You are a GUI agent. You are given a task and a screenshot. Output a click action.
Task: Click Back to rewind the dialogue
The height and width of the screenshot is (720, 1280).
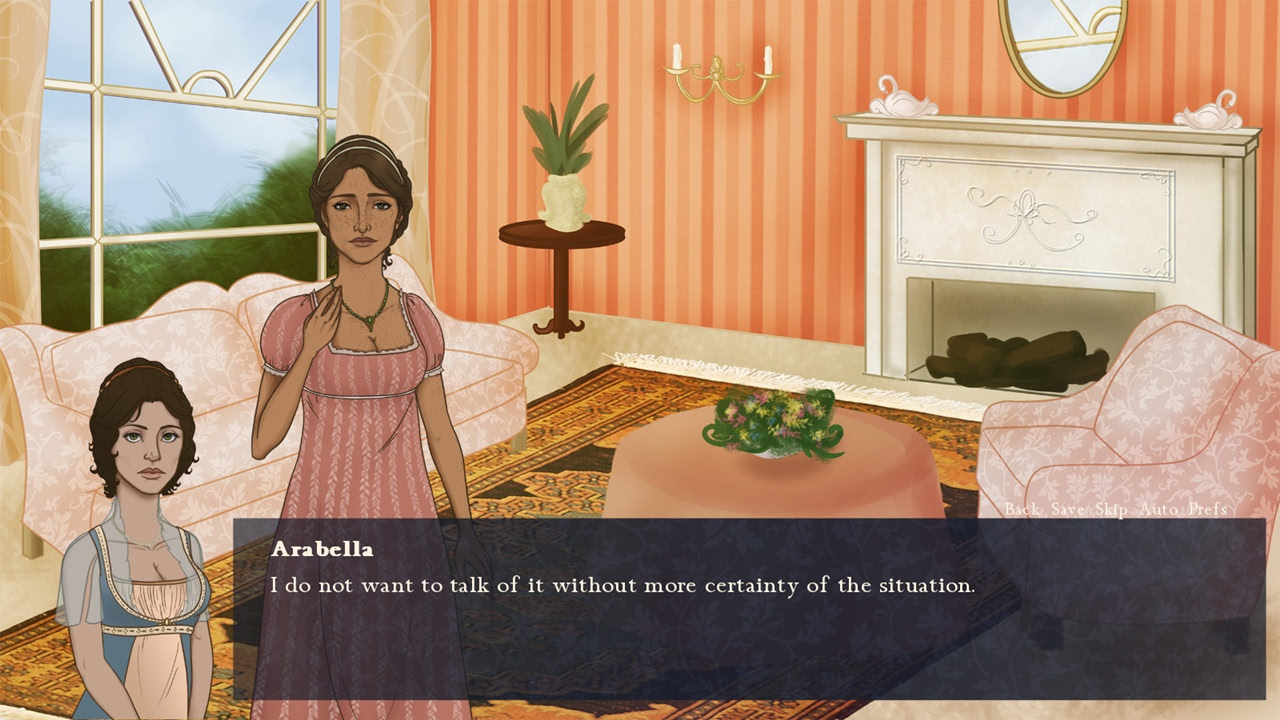(x=1023, y=510)
